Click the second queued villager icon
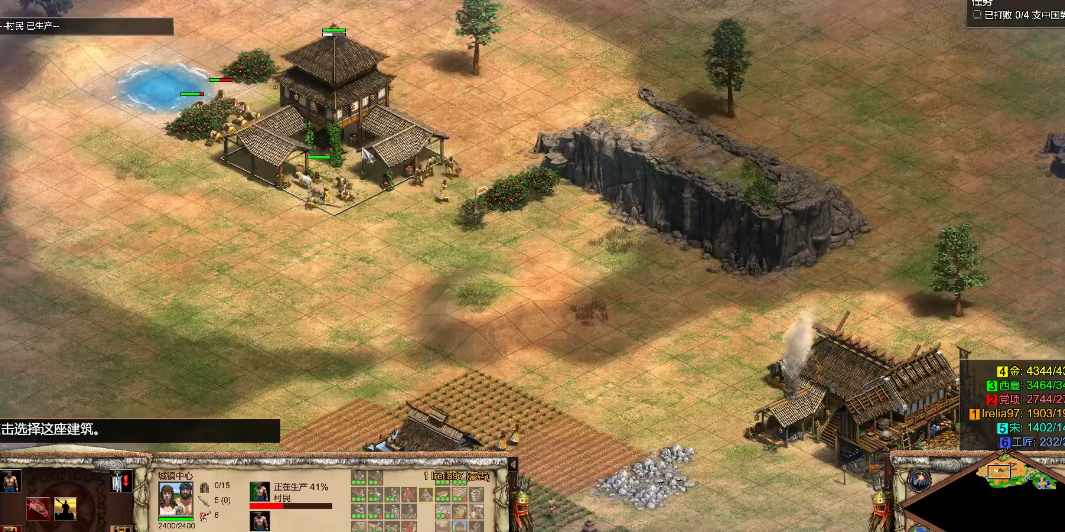 (x=260, y=521)
